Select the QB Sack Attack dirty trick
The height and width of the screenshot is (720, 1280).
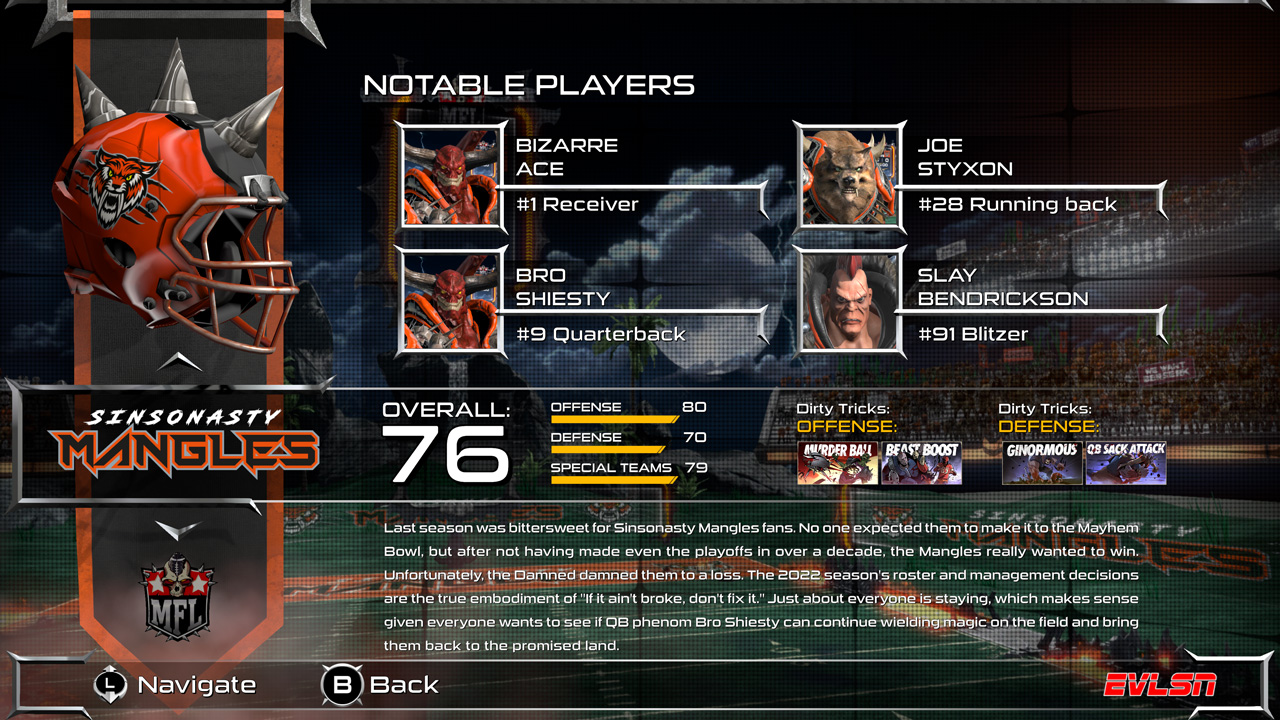(x=1126, y=464)
